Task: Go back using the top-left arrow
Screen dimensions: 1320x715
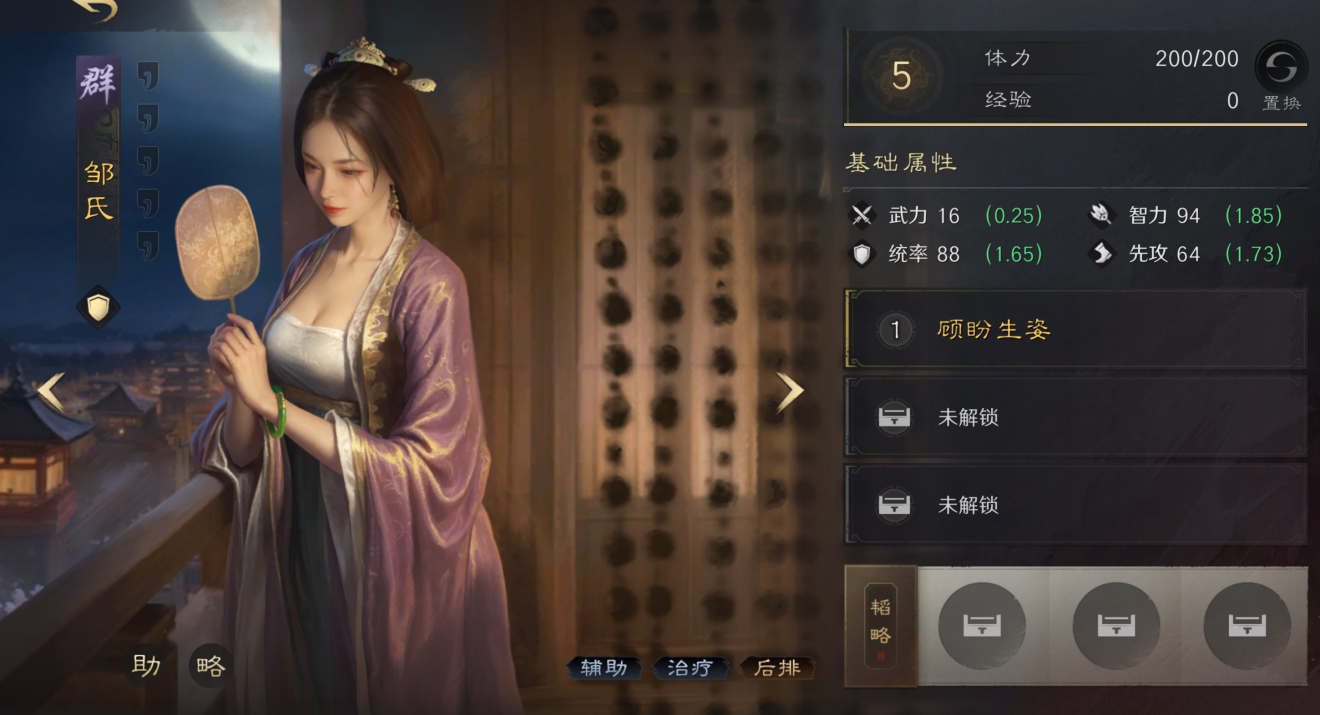Action: click(x=95, y=9)
